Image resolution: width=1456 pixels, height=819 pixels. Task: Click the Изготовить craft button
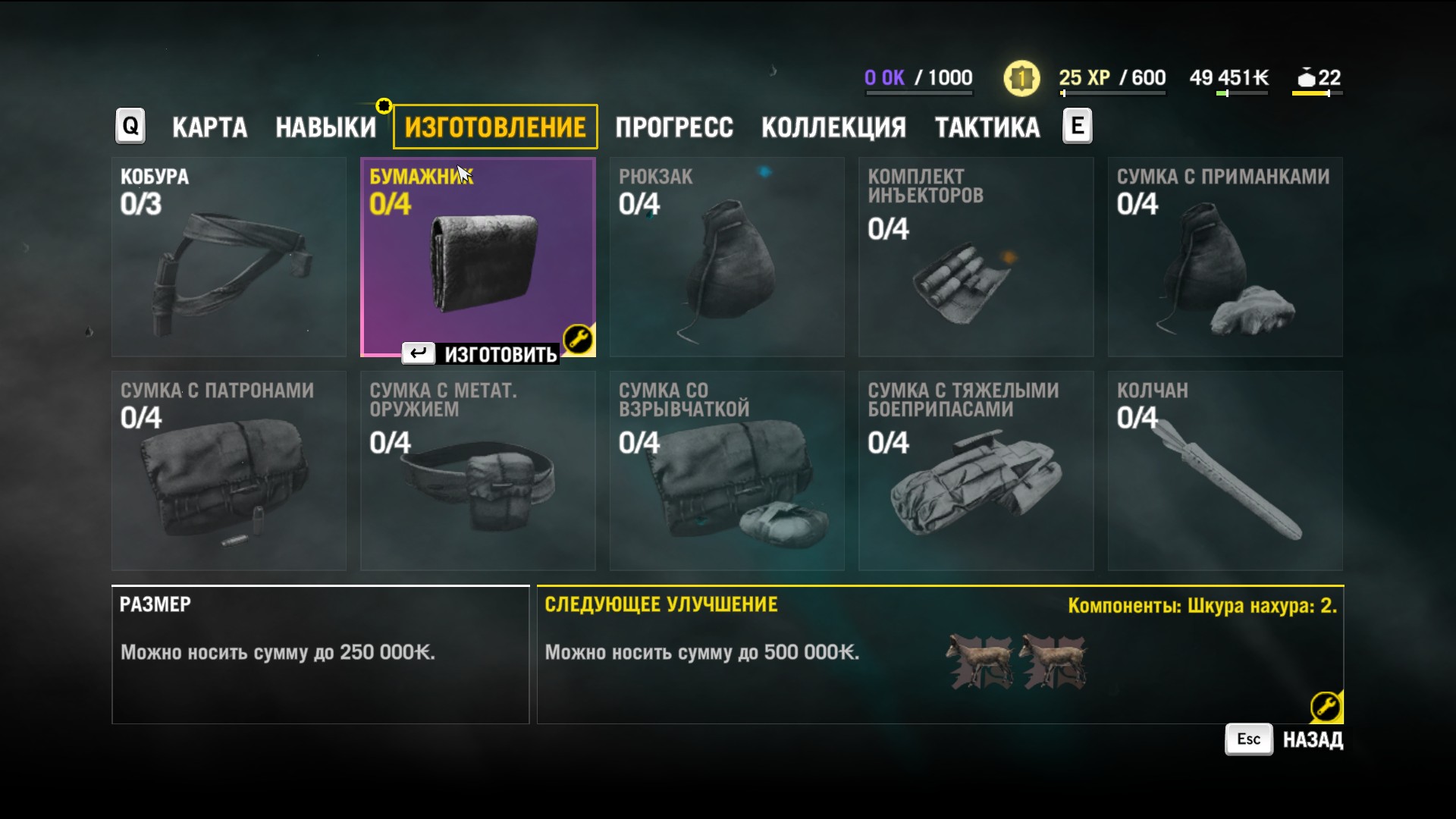(481, 354)
